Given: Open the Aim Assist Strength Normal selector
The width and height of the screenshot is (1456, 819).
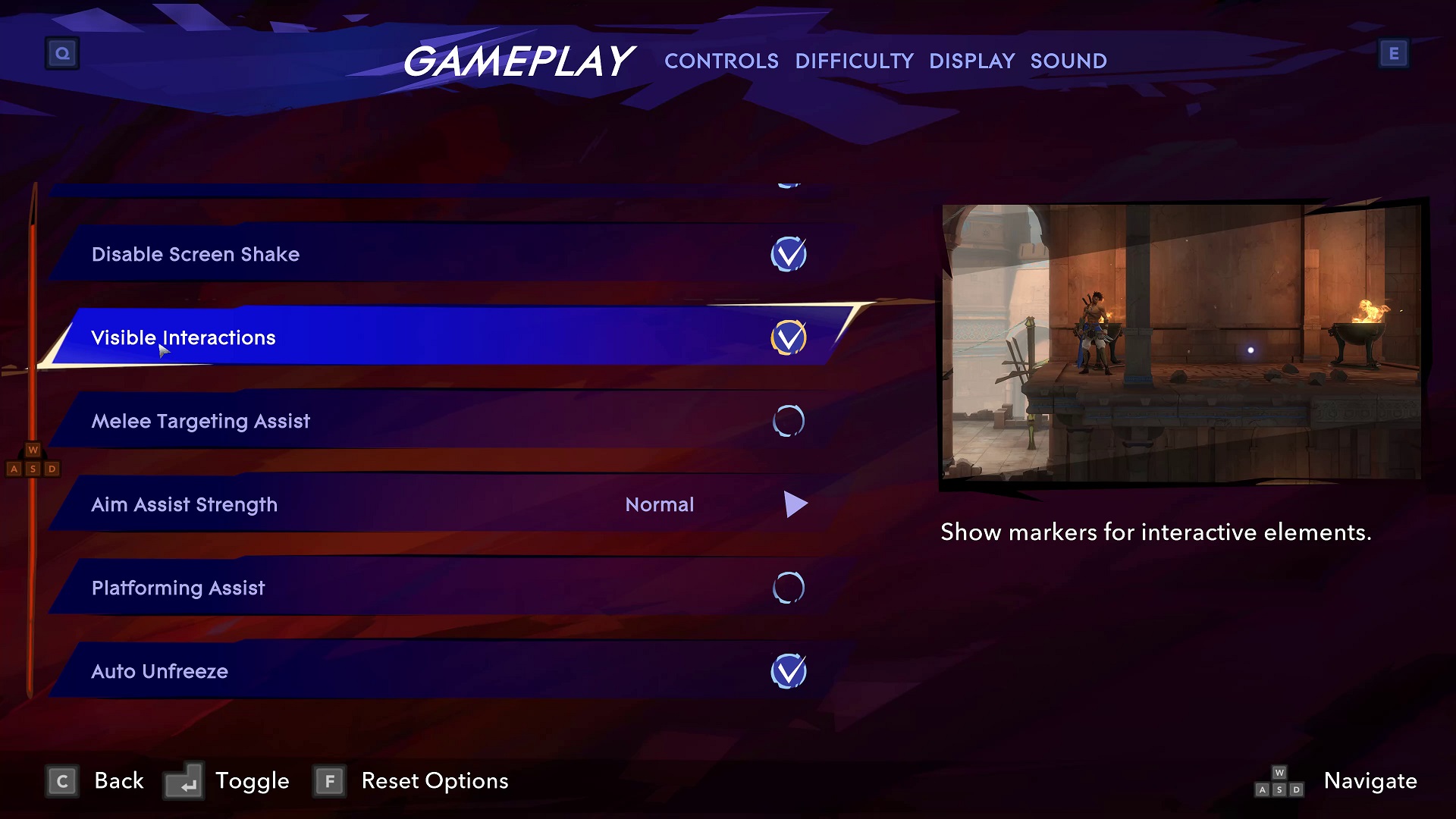Looking at the screenshot, I should tap(659, 504).
